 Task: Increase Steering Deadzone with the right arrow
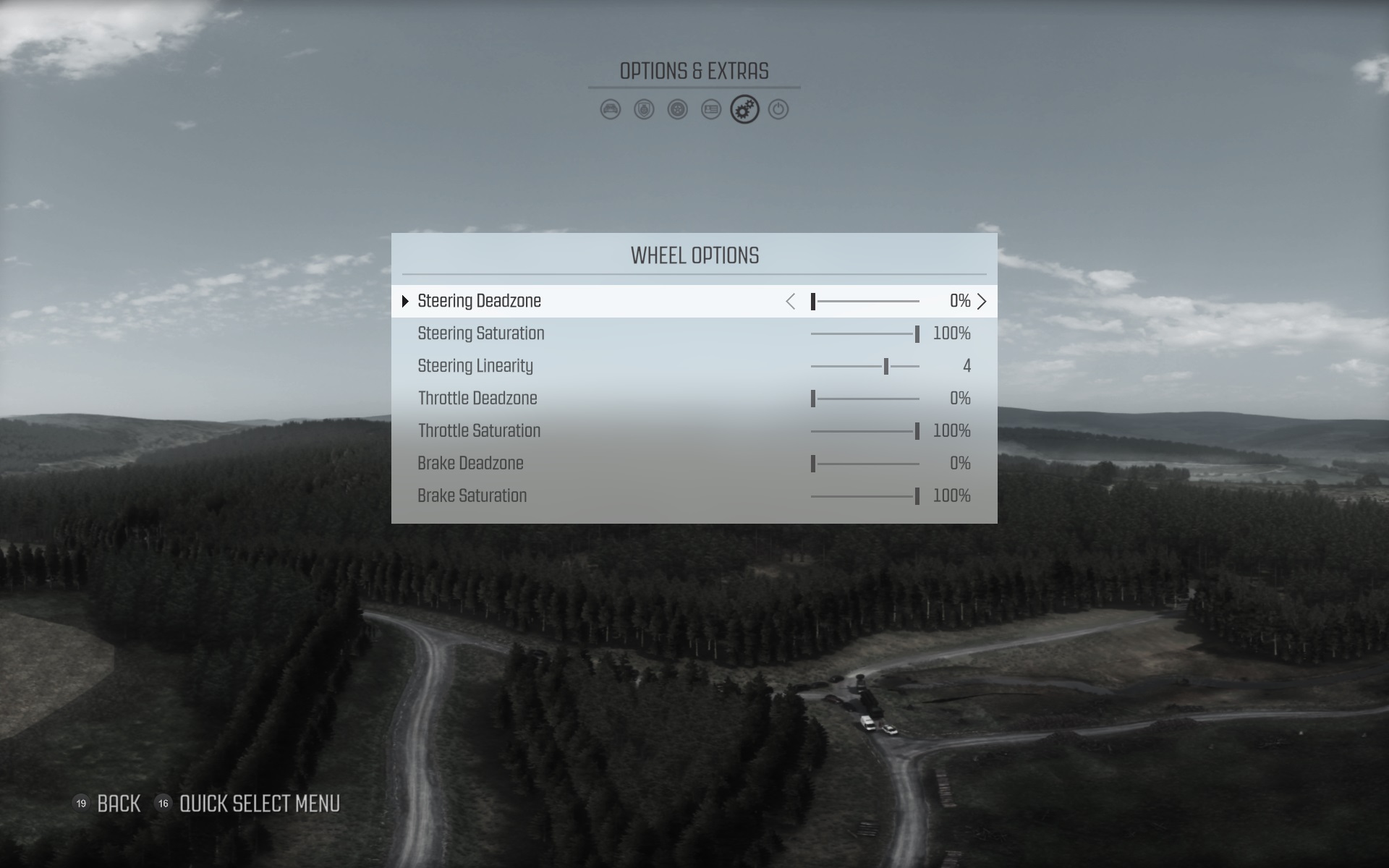(x=982, y=302)
